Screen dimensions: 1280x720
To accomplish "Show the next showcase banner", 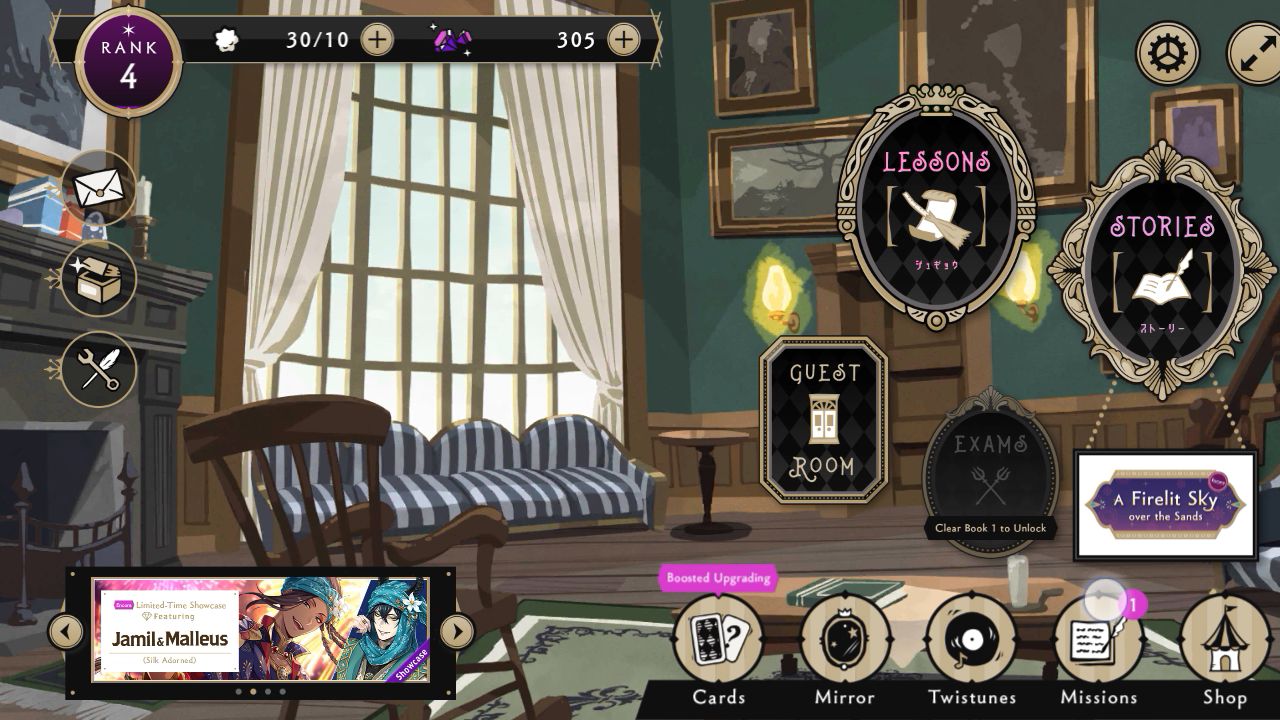I will coord(456,631).
